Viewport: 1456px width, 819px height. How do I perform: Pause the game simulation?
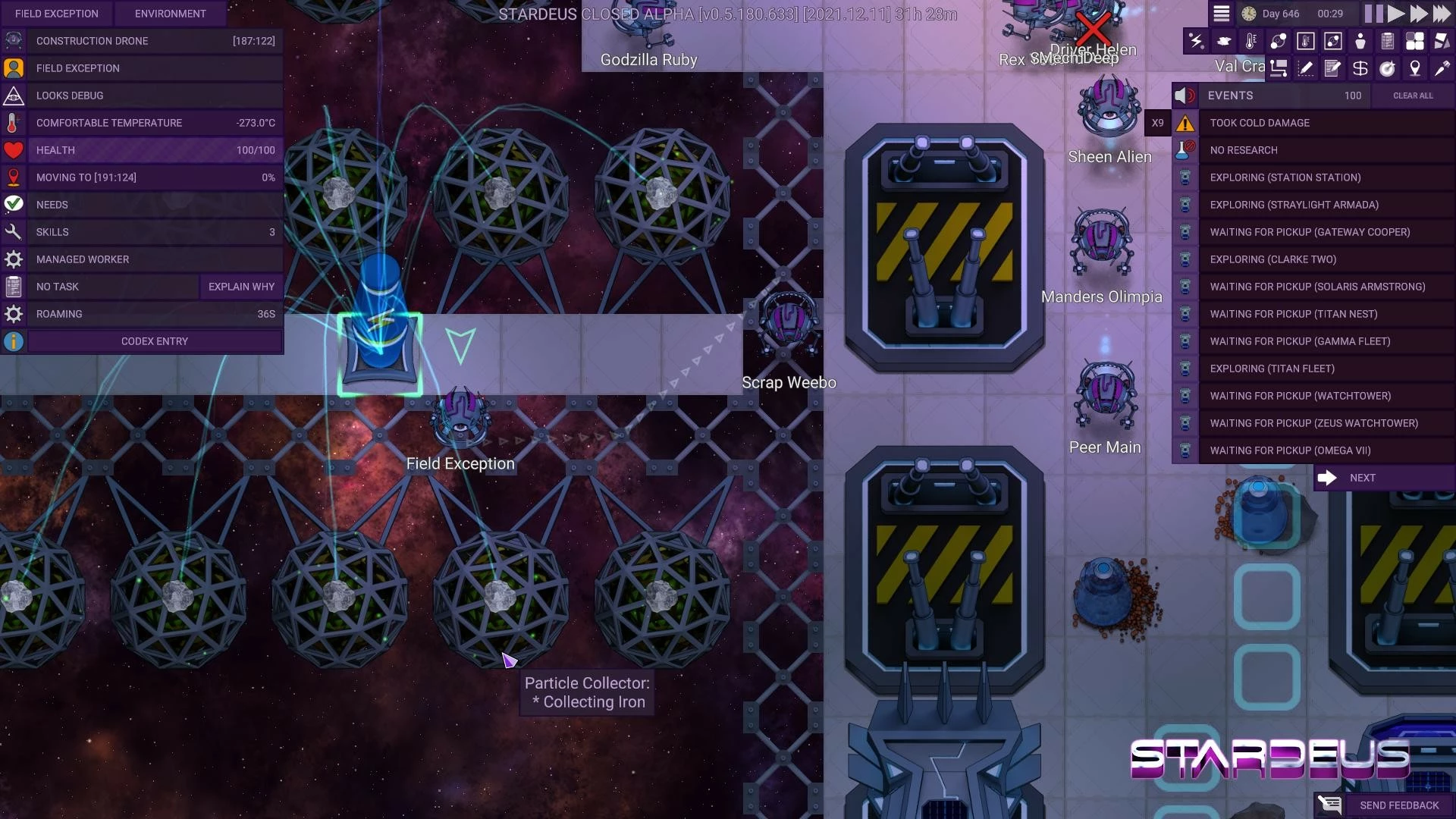1373,14
